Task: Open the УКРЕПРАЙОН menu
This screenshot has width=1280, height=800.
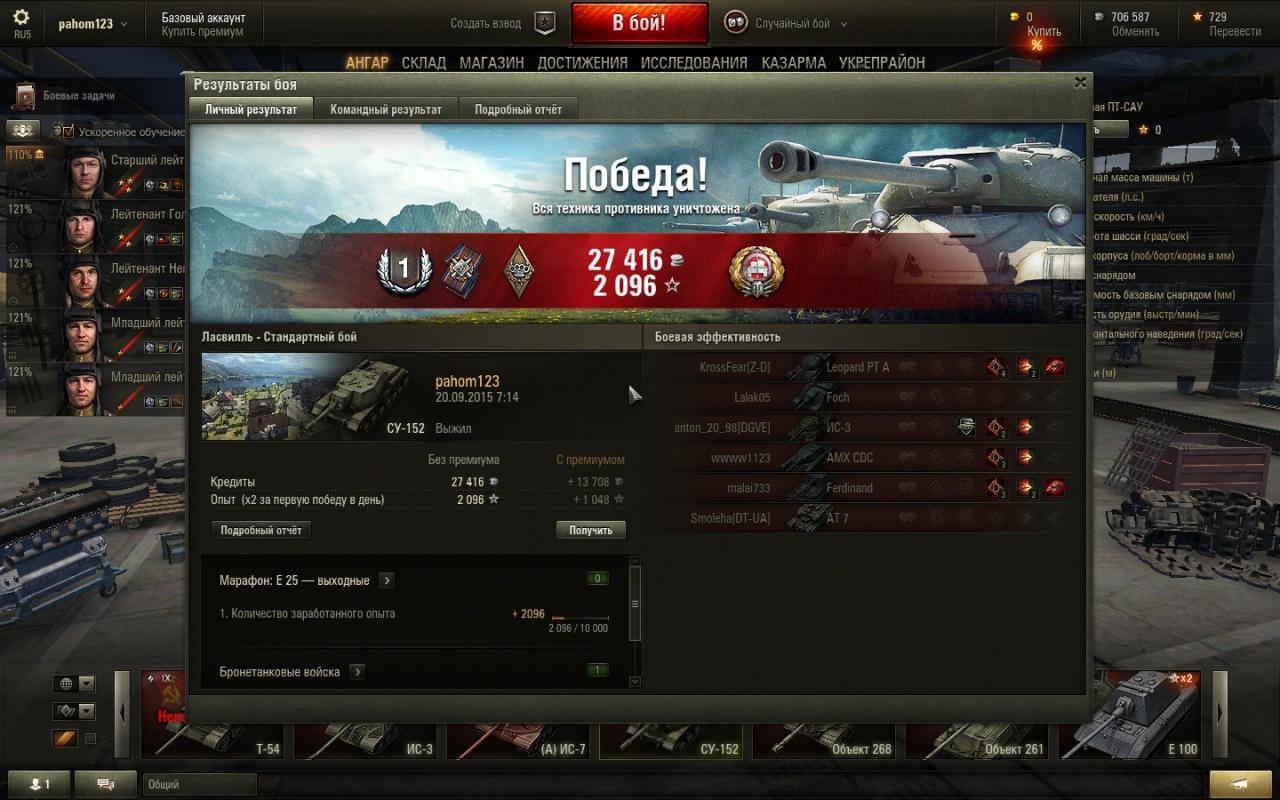Action: [882, 62]
